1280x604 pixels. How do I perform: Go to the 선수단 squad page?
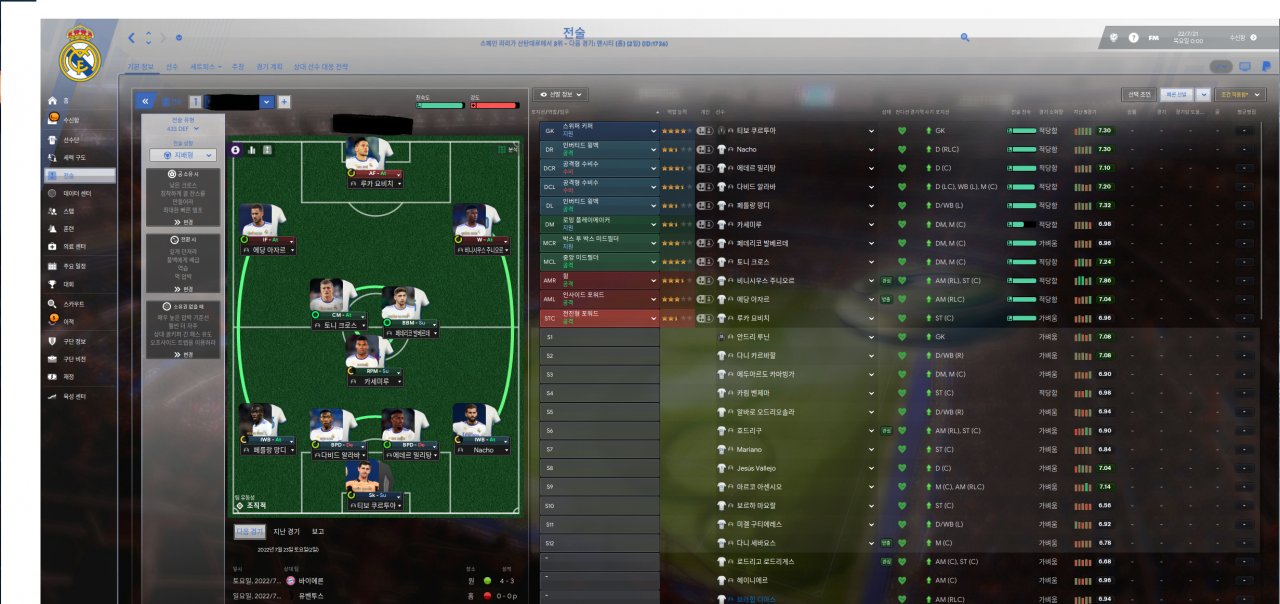71,140
